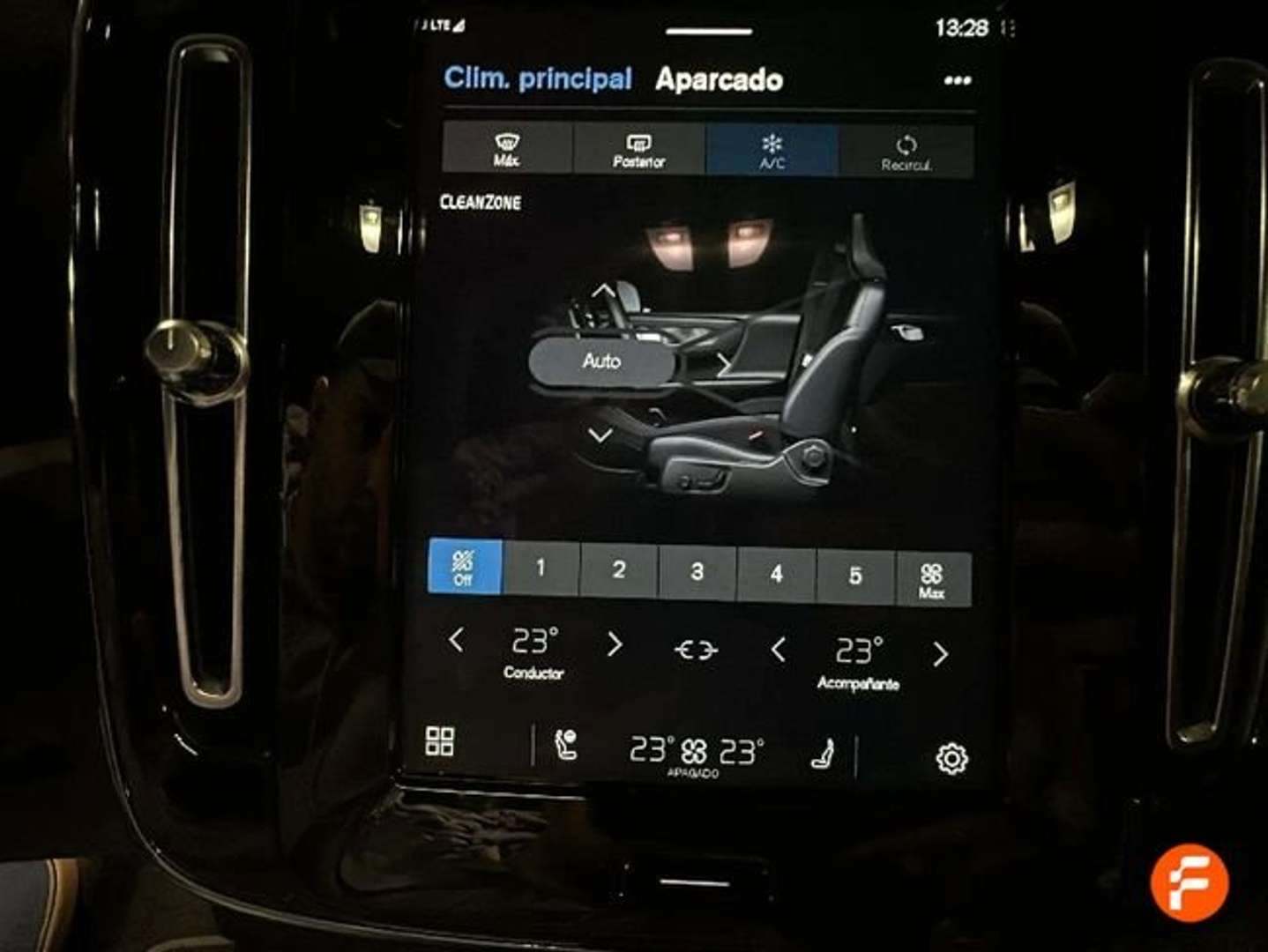Toggle the A/C snowflake button
The image size is (1268, 952).
(x=772, y=150)
